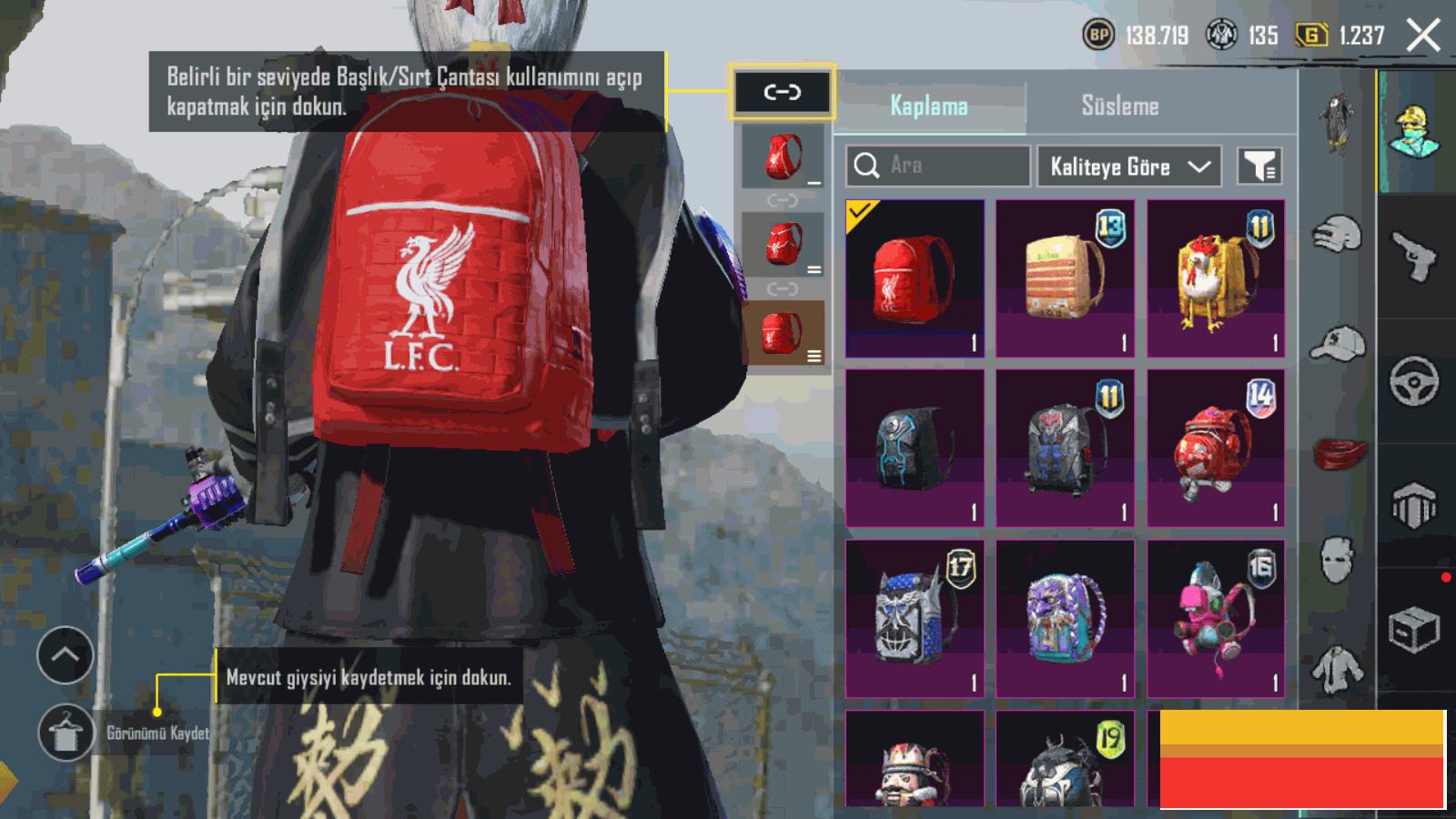Screen dimensions: 1456x819
Task: Expand the up-arrow circle button
Action: (65, 654)
